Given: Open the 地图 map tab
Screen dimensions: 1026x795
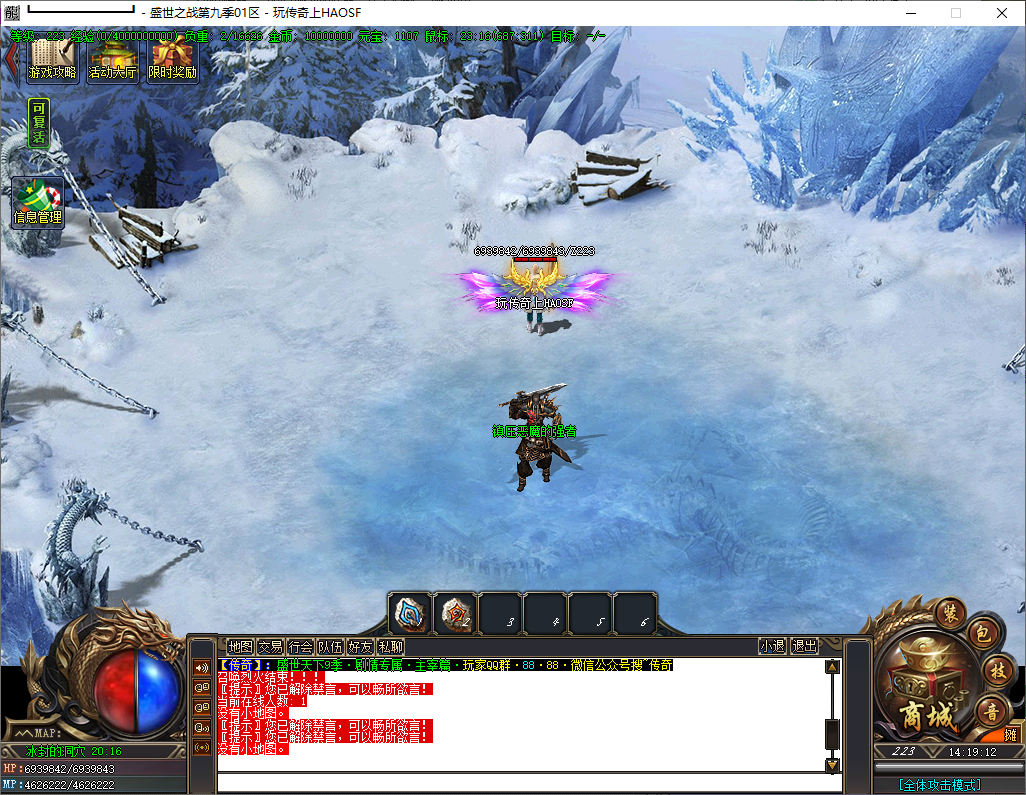Looking at the screenshot, I should 240,647.
